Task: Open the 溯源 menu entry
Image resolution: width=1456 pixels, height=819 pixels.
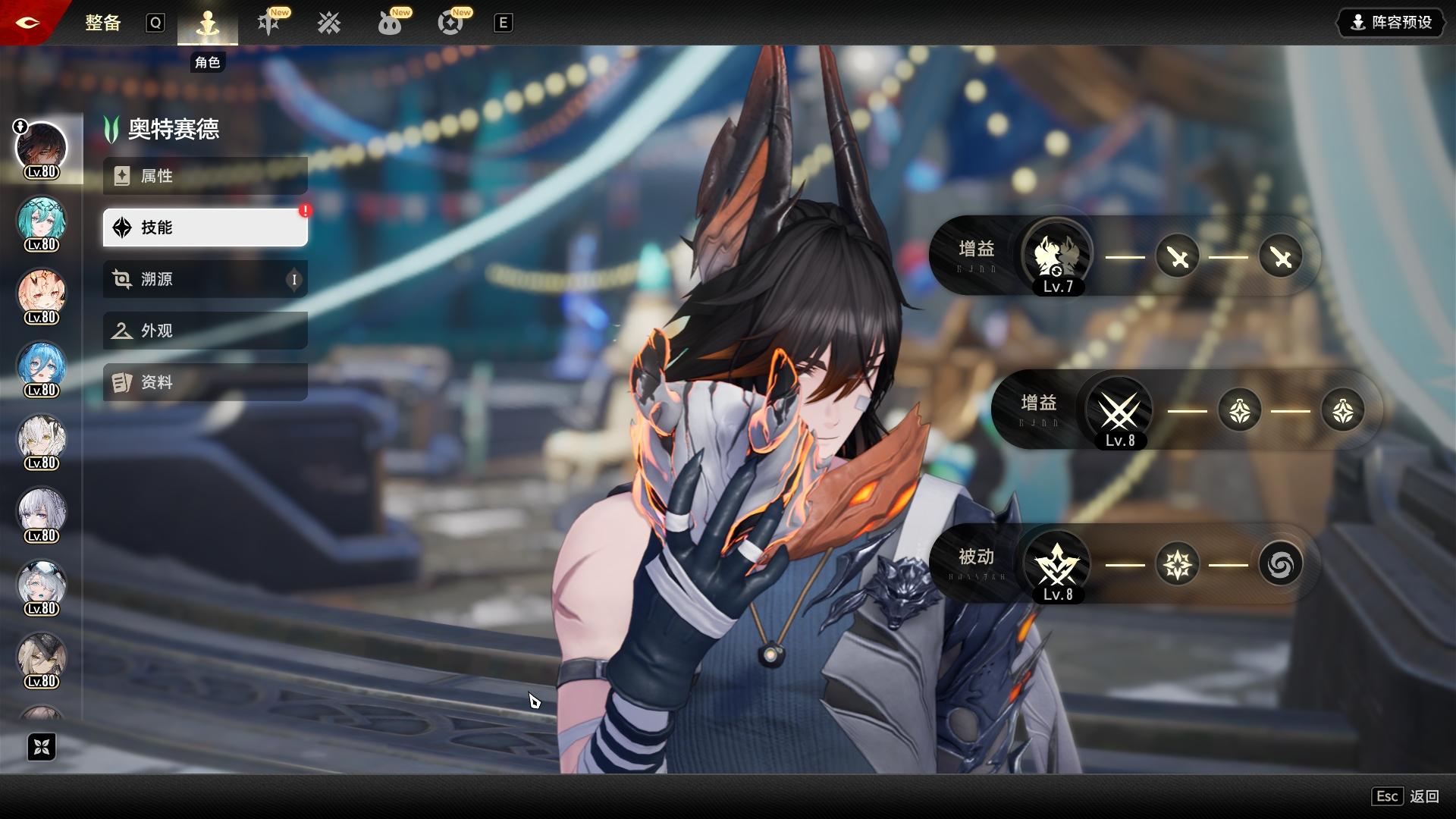Action: pos(205,279)
